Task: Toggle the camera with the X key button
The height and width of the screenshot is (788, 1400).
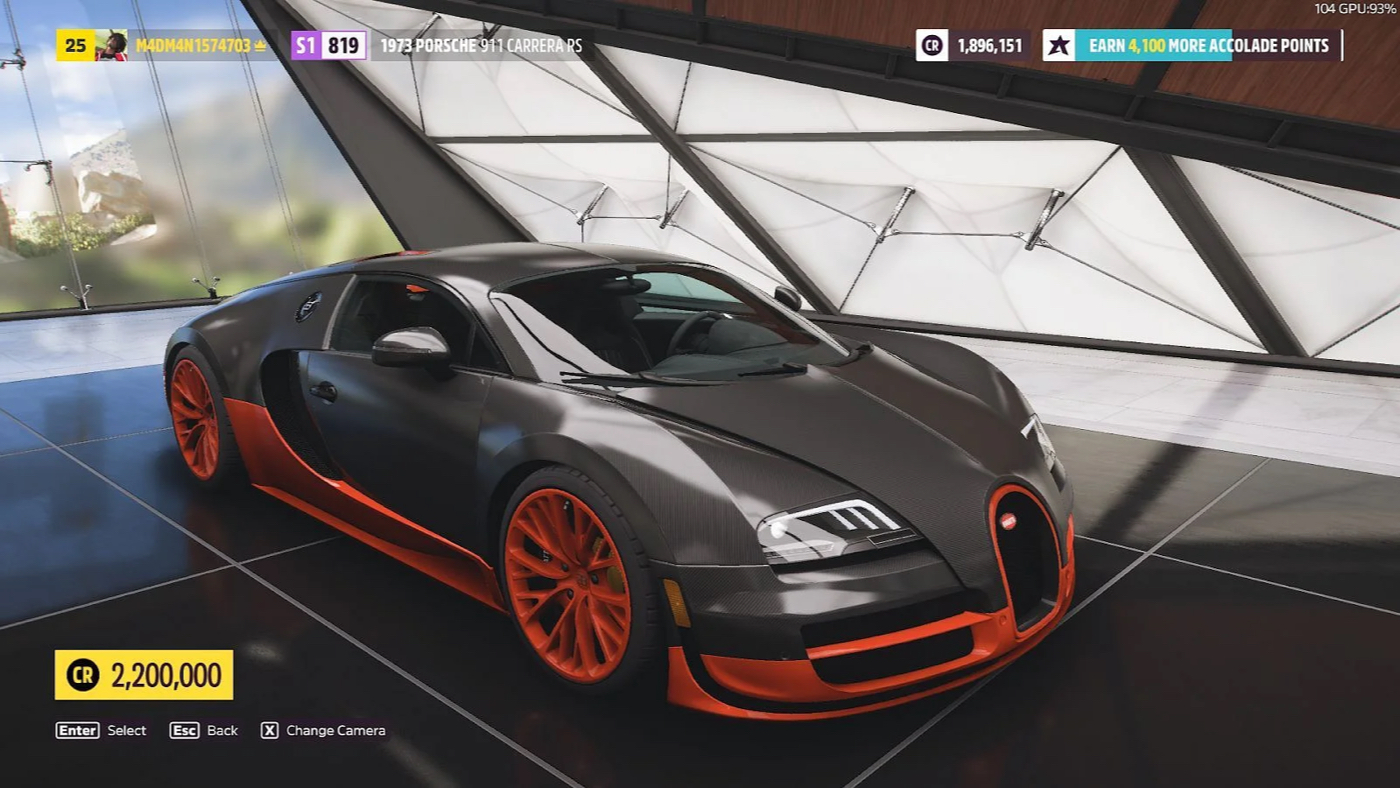Action: click(268, 730)
